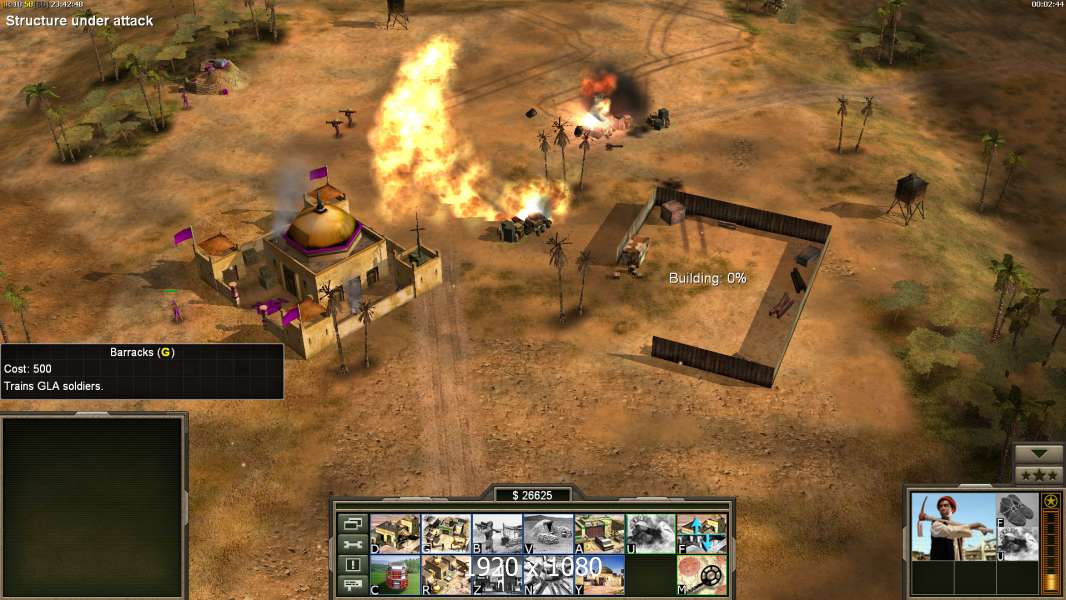Select the Black Market build icon marked Y

pyautogui.click(x=600, y=575)
